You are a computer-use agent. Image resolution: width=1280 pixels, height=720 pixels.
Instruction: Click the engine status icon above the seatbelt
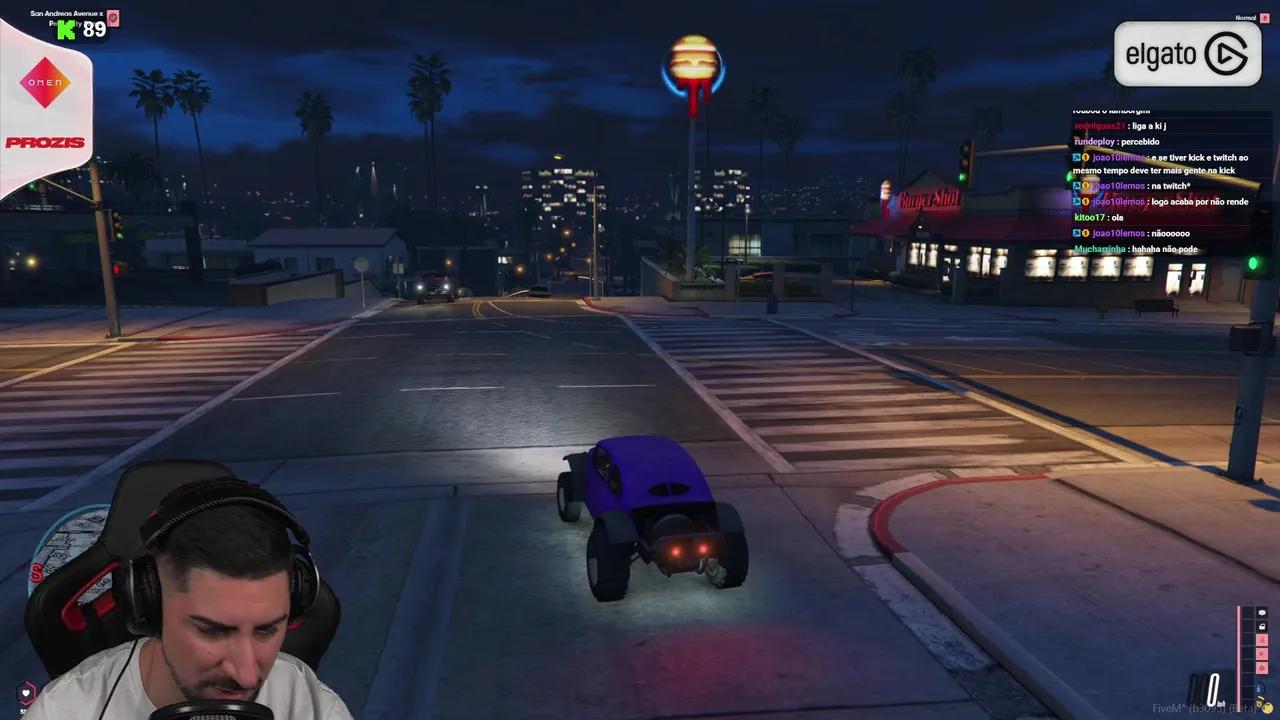1262,612
